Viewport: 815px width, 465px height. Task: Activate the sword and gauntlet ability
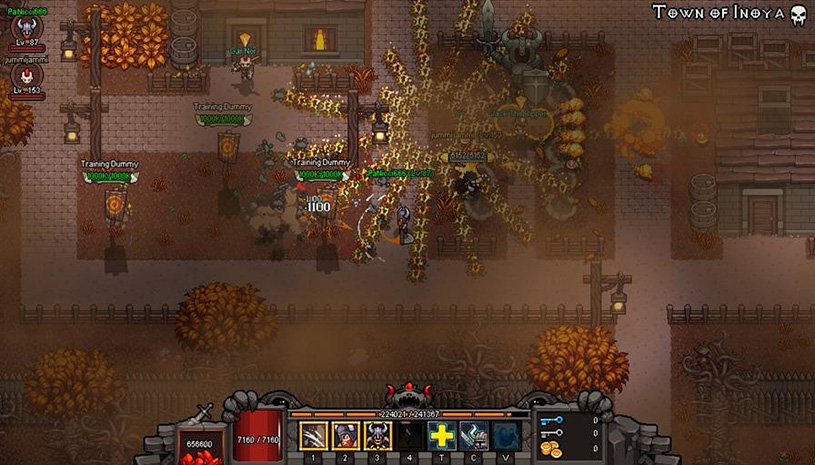click(x=473, y=436)
